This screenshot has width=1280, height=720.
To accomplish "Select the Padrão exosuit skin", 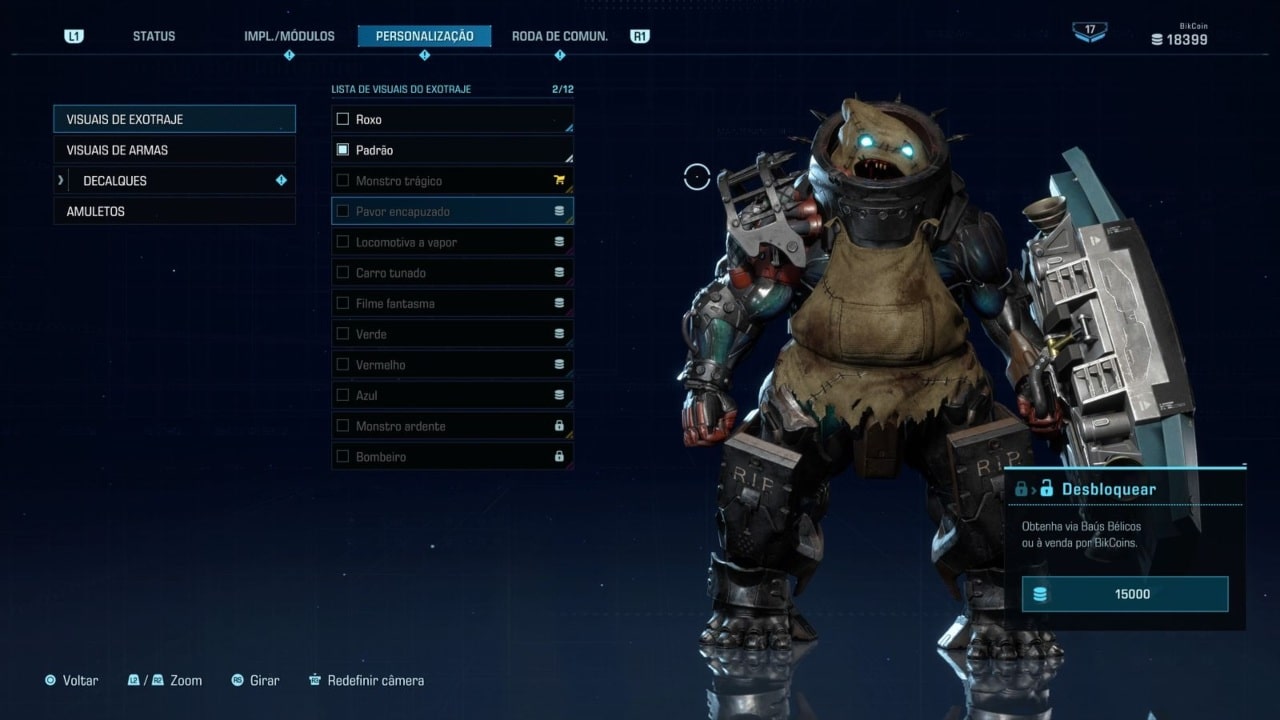I will (x=452, y=150).
